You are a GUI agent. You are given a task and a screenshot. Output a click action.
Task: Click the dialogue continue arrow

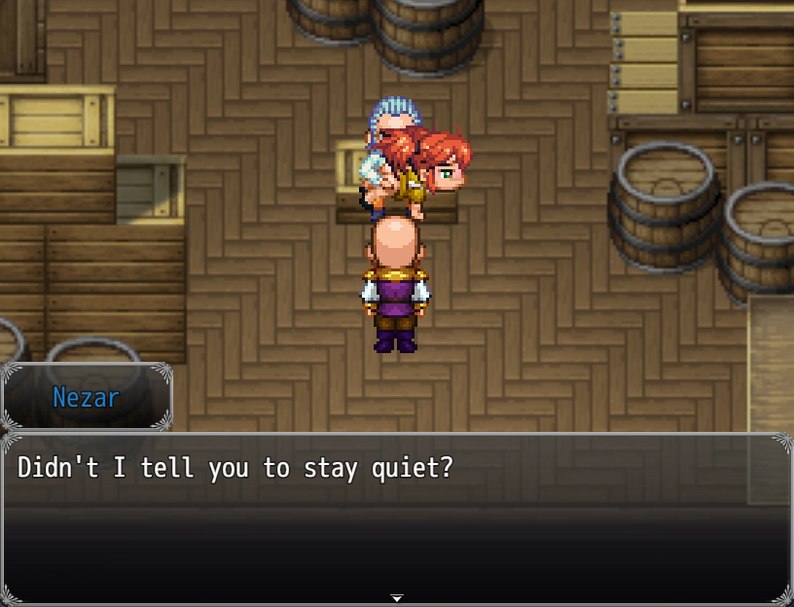[x=397, y=598]
